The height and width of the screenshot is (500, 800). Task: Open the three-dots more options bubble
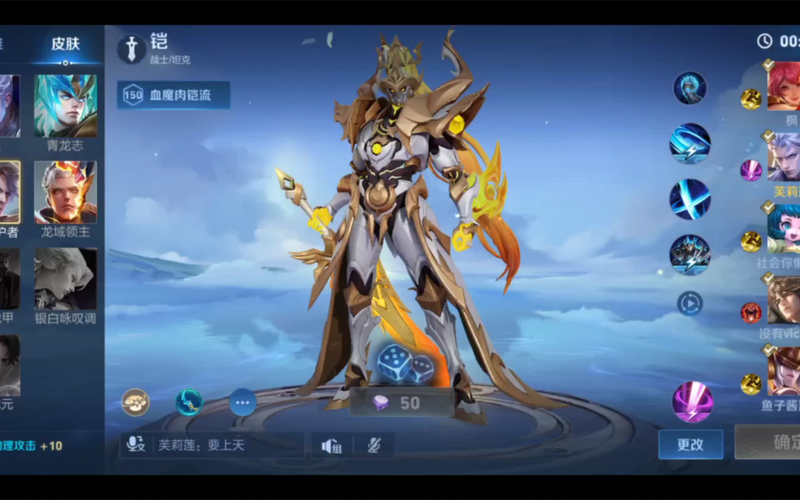pos(243,402)
